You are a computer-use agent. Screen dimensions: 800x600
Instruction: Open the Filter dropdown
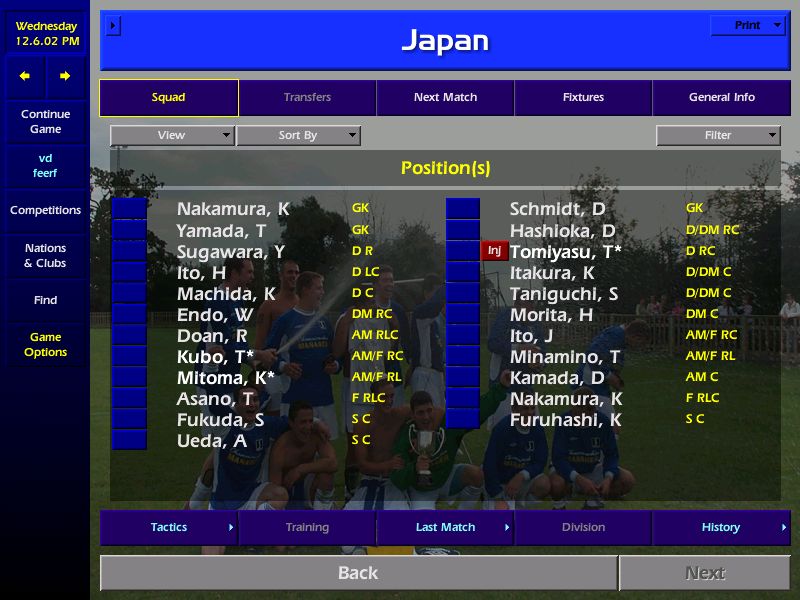point(718,136)
